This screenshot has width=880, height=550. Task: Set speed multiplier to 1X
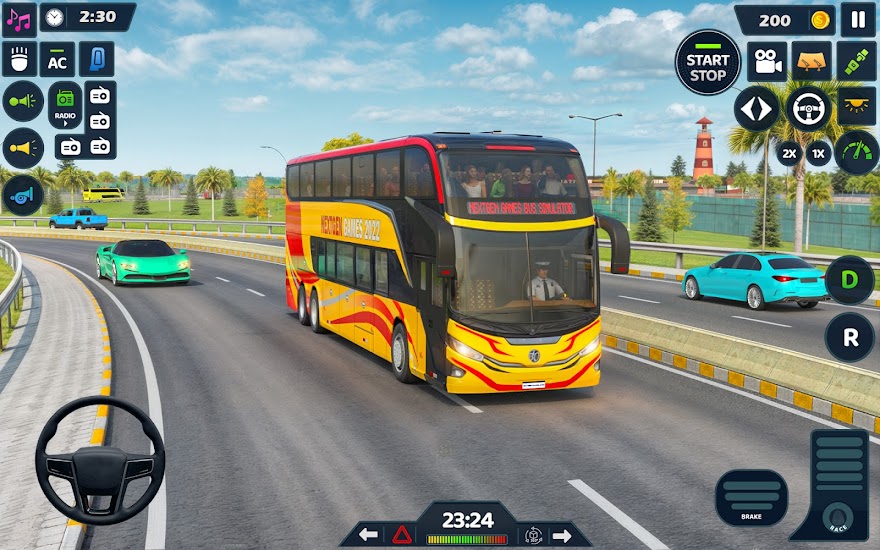819,153
